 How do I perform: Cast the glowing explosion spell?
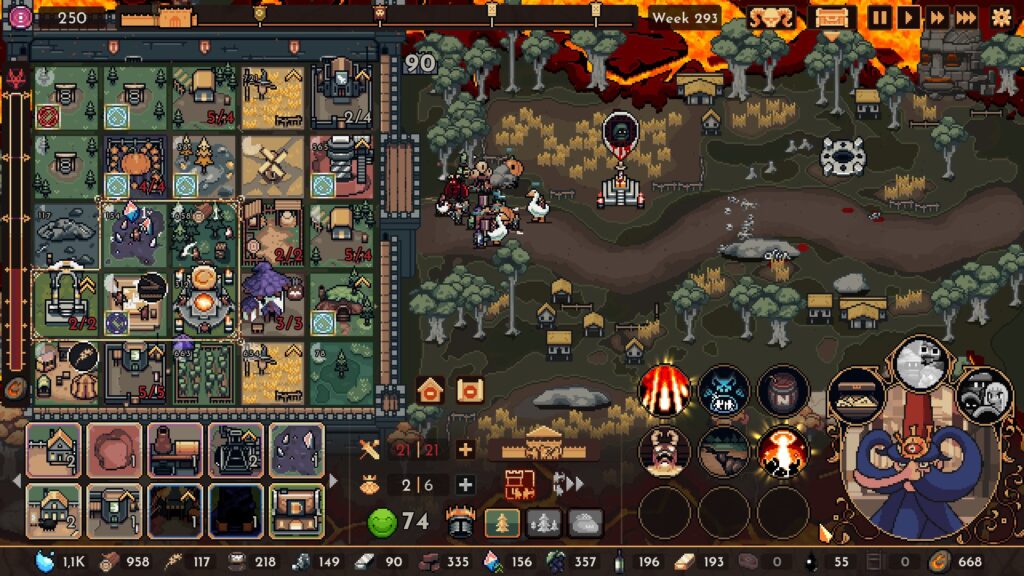point(782,451)
